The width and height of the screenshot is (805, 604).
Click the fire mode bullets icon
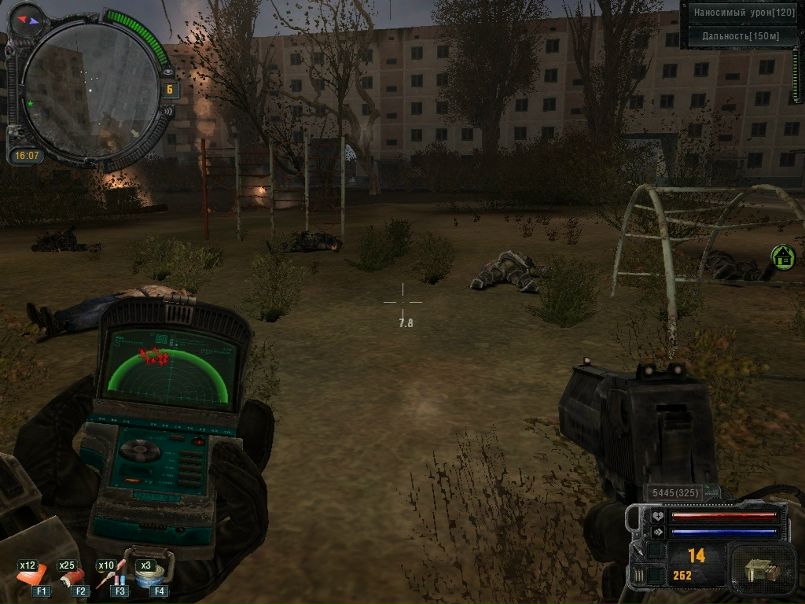638,575
